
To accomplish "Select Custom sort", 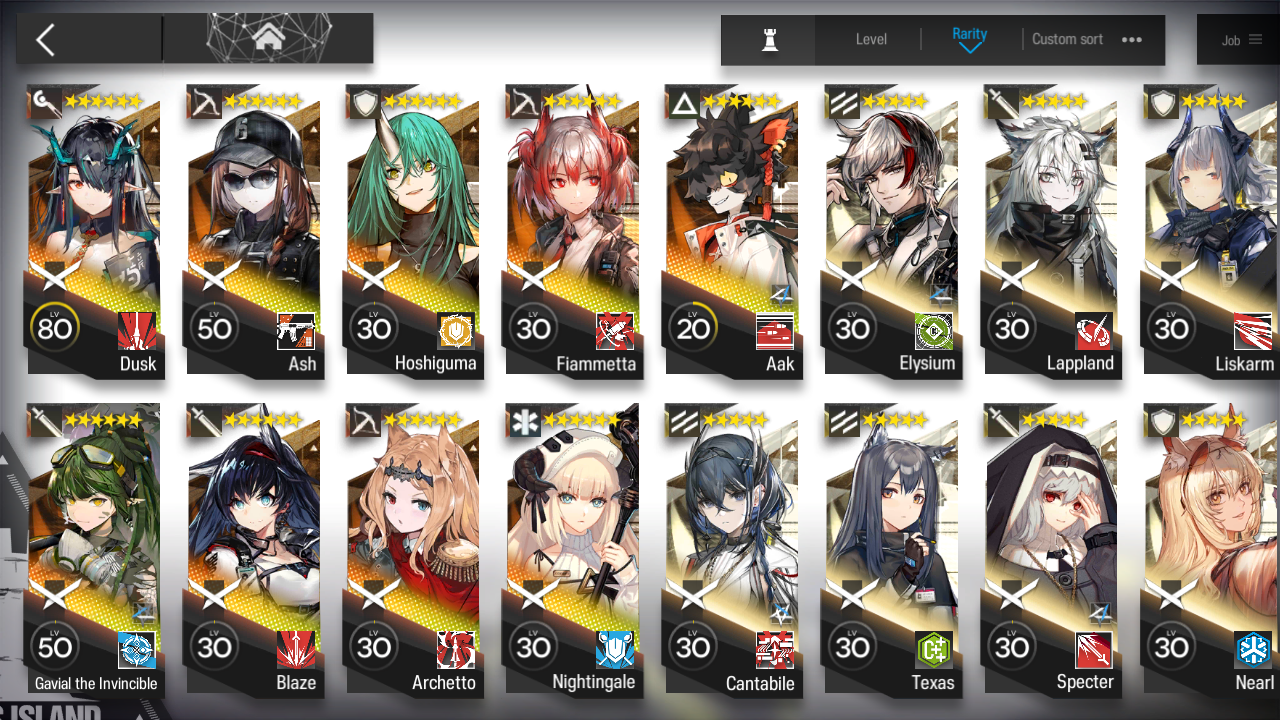I will [x=1067, y=39].
